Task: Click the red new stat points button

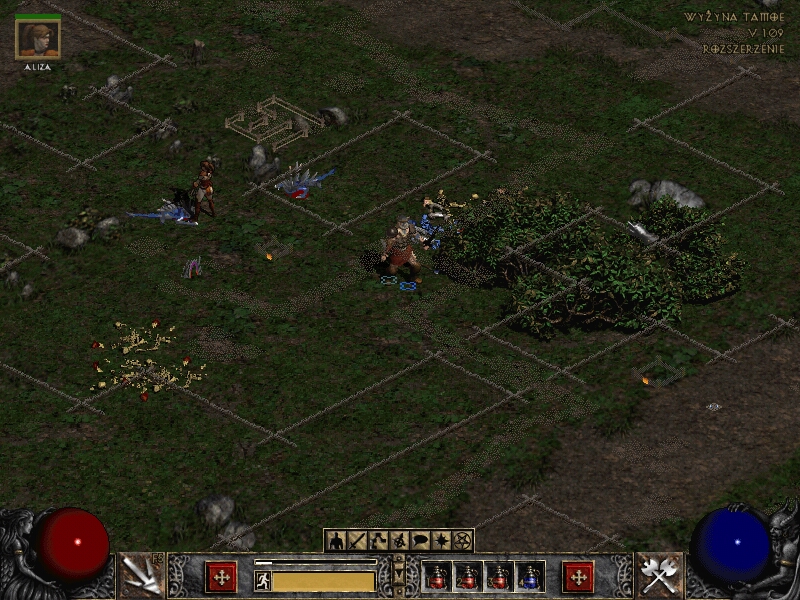Action: [x=221, y=577]
